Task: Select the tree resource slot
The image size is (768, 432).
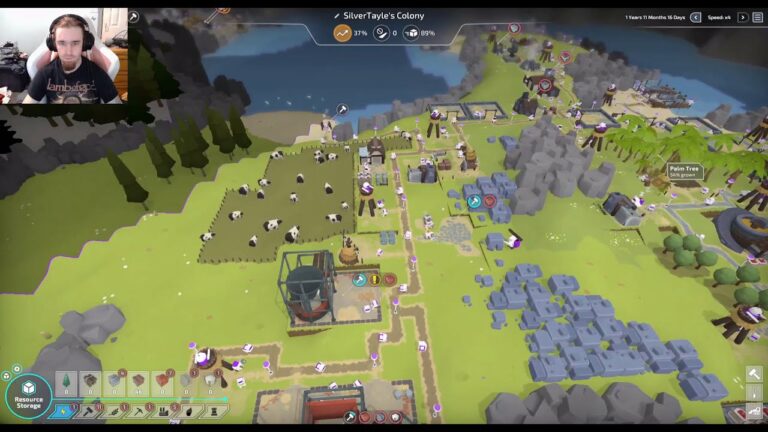Action: point(66,382)
